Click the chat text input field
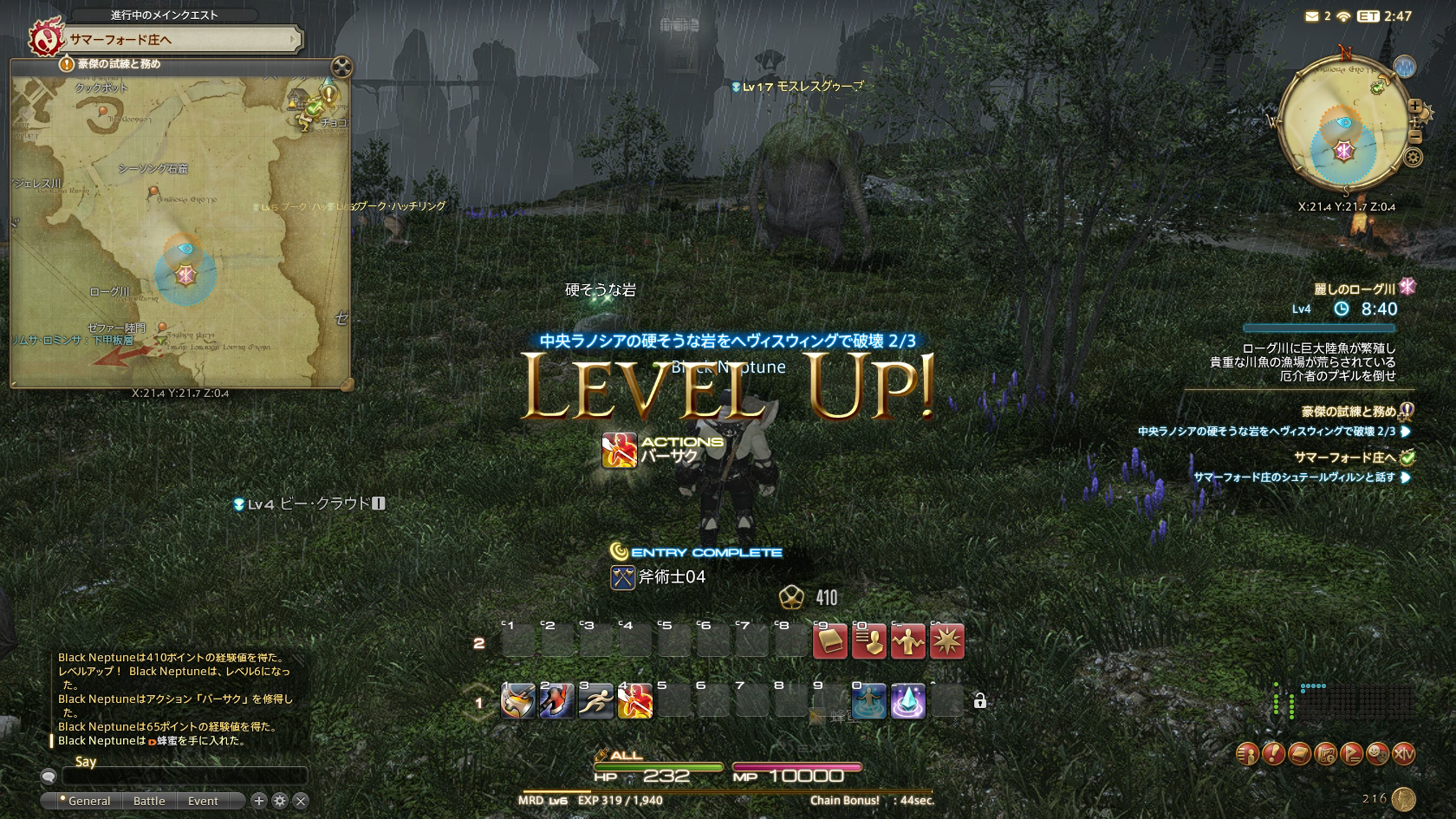The width and height of the screenshot is (1456, 819). 184,777
